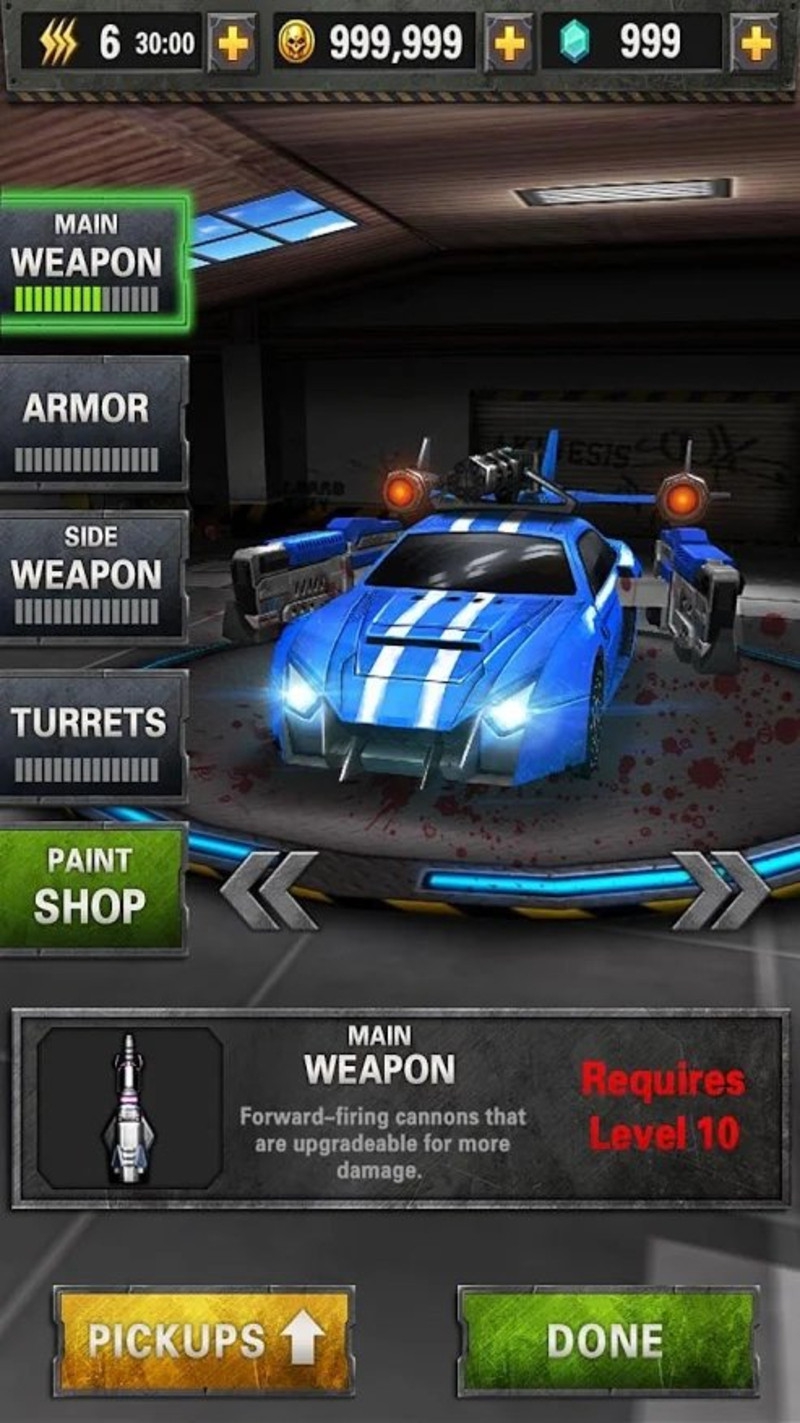Add gems using the plus button
800x1423 pixels.
755,44
